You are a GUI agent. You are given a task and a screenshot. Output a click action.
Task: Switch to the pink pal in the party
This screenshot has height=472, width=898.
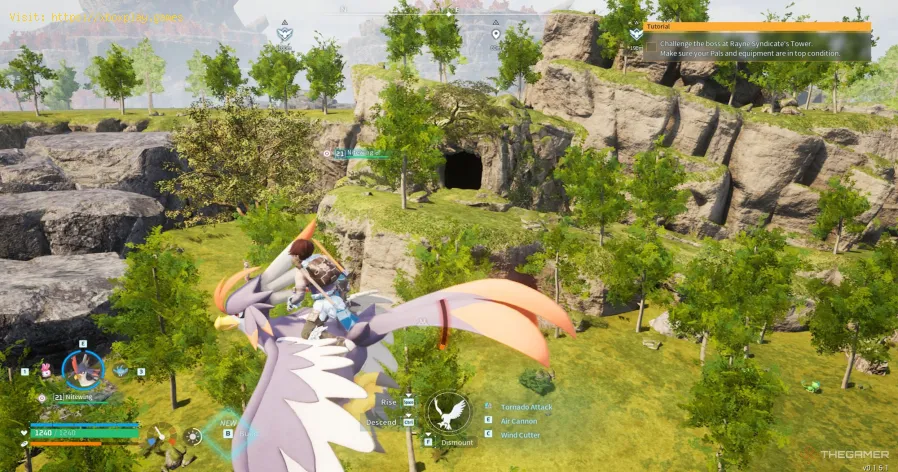45,371
